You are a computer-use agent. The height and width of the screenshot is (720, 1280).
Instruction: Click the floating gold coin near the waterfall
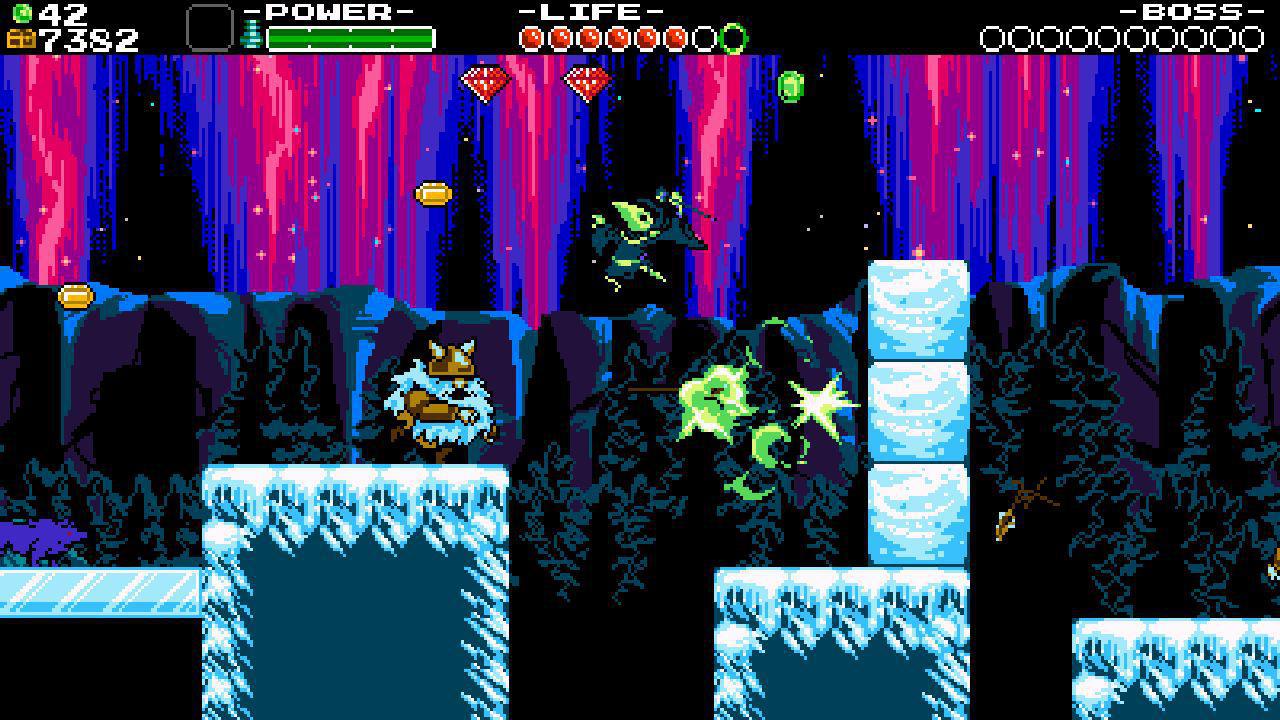click(432, 194)
